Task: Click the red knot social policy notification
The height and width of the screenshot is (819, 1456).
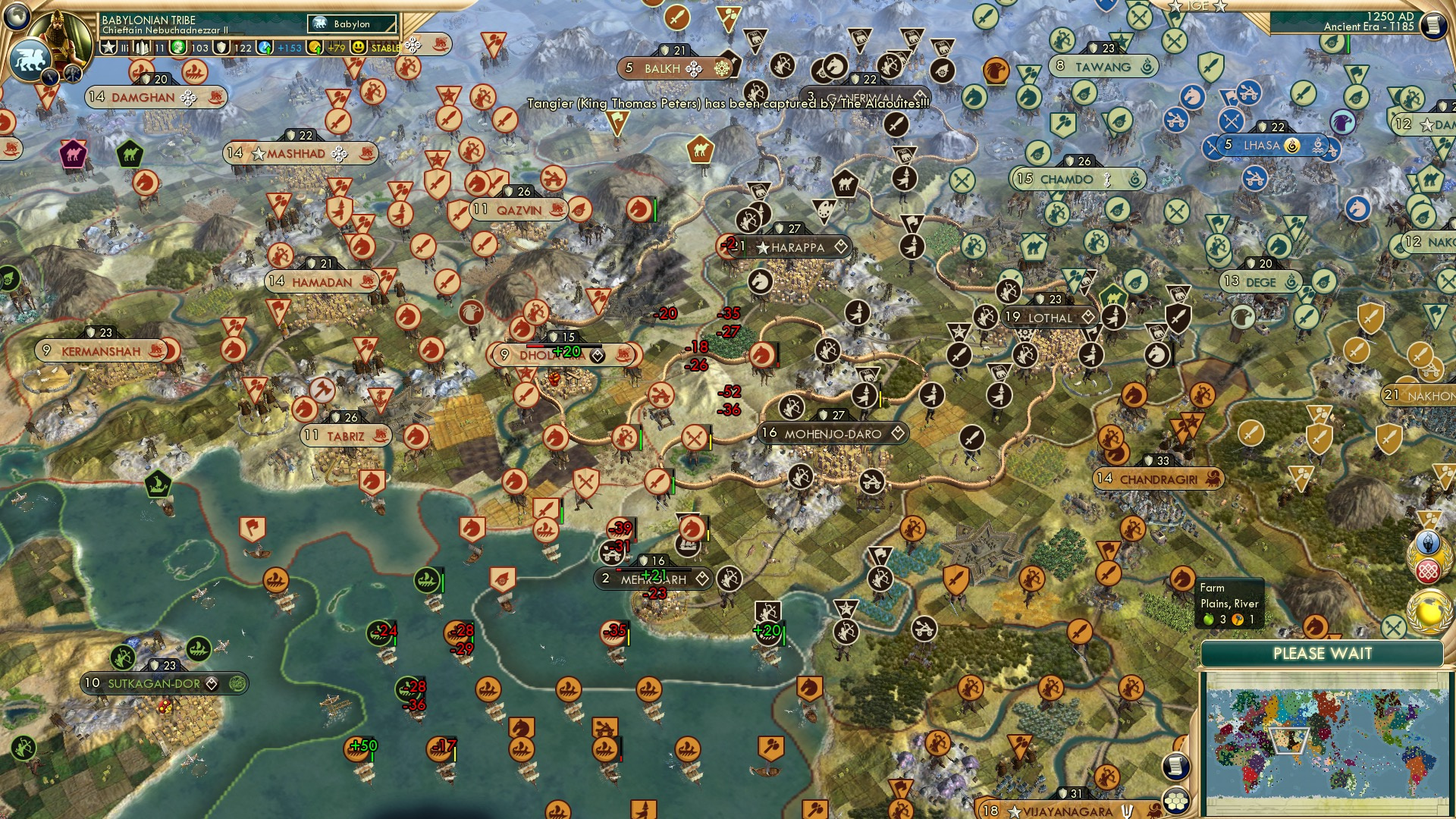Action: pyautogui.click(x=1428, y=570)
